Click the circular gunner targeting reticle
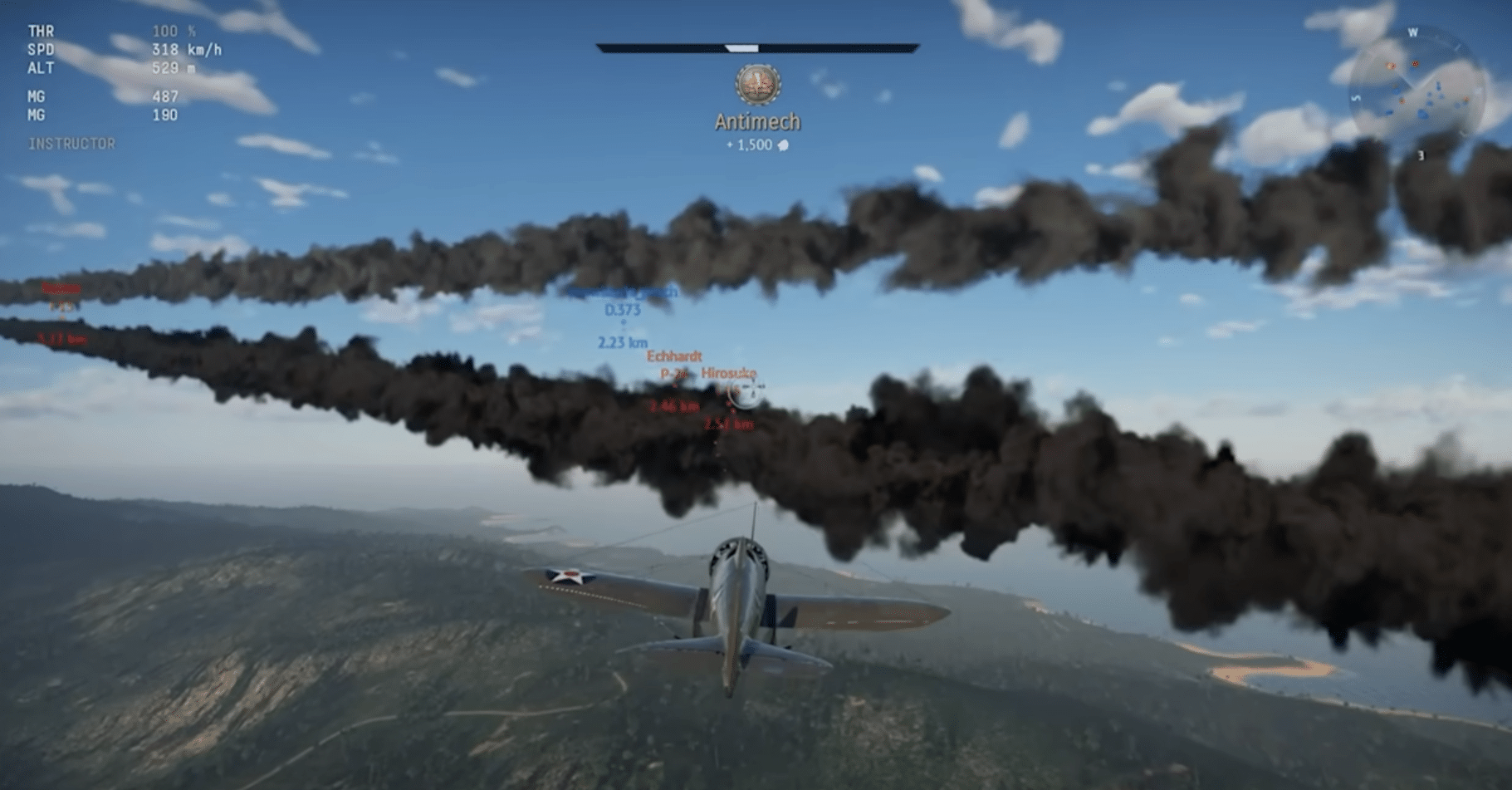1512x790 pixels. 746,392
